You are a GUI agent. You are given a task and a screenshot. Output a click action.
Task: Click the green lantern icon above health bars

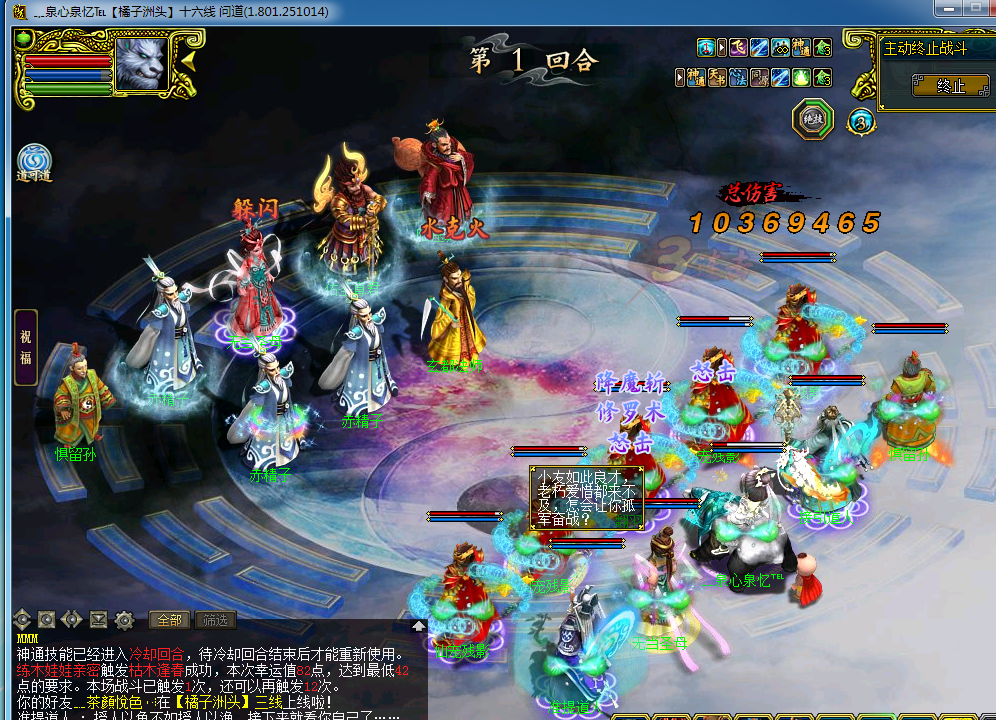pyautogui.click(x=23, y=40)
